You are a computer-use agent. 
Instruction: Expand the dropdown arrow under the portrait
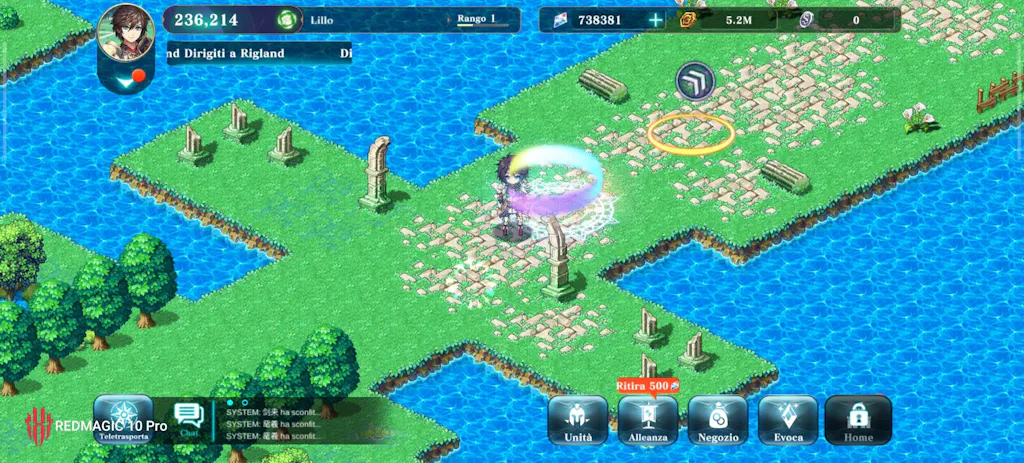pos(126,78)
